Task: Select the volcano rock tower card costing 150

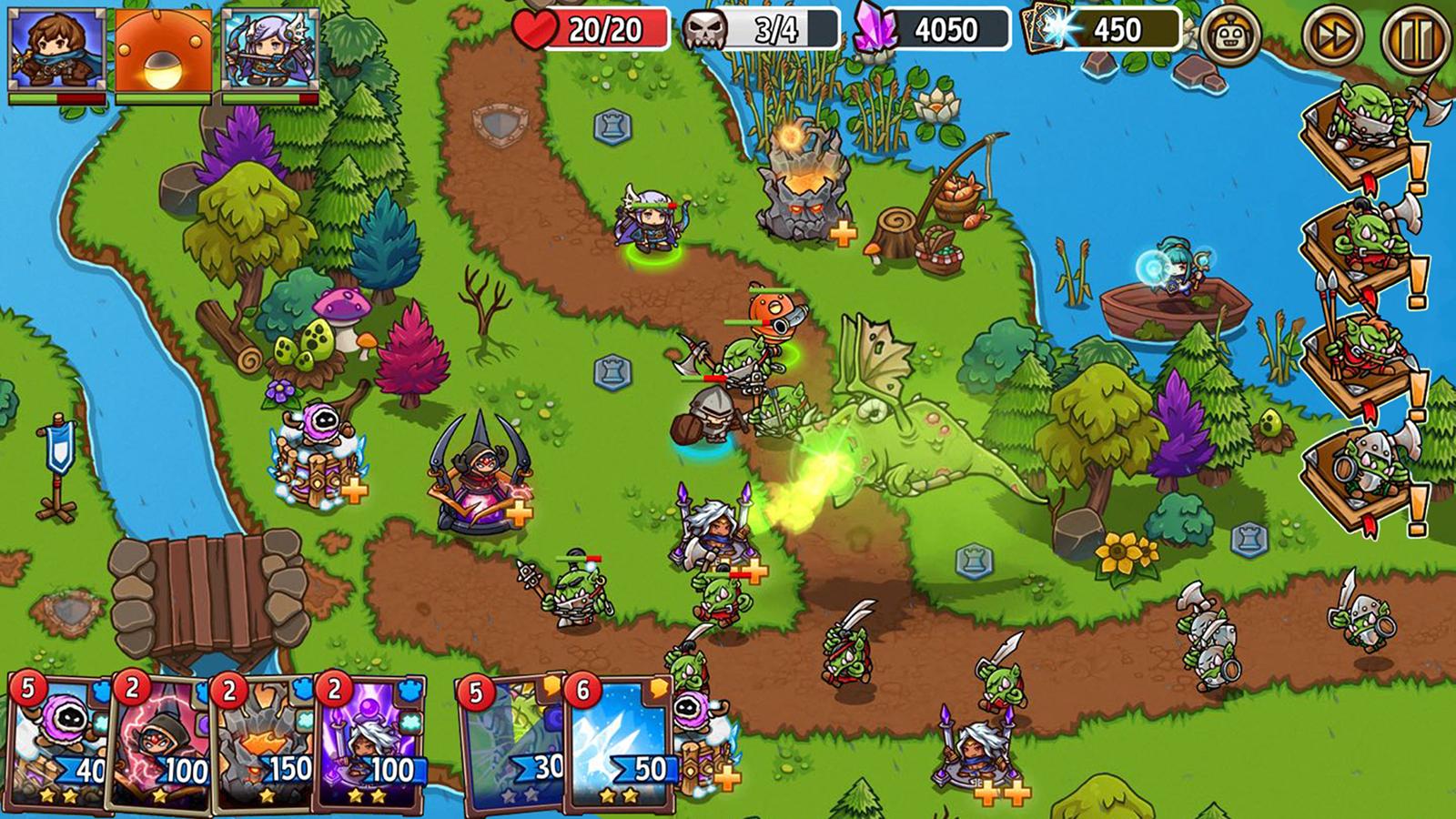Action: [x=266, y=742]
